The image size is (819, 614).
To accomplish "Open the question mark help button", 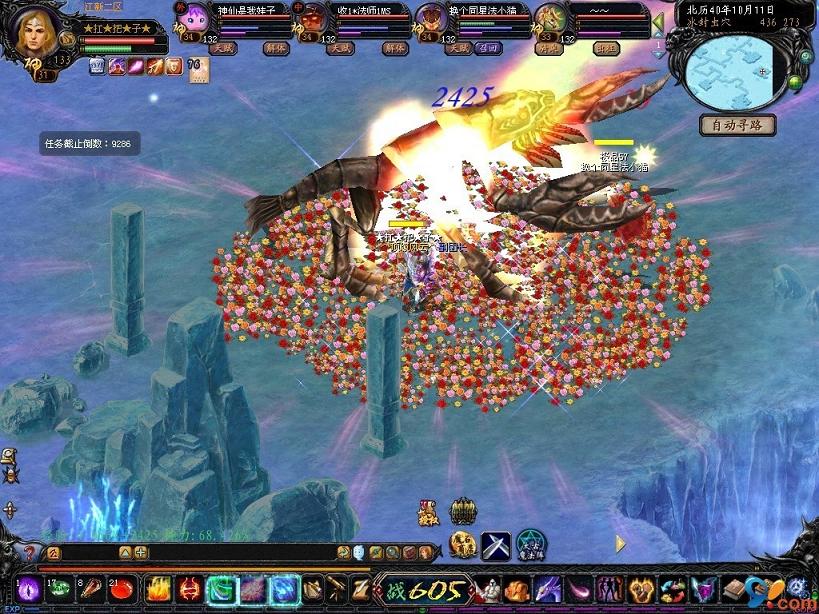I will (29, 552).
